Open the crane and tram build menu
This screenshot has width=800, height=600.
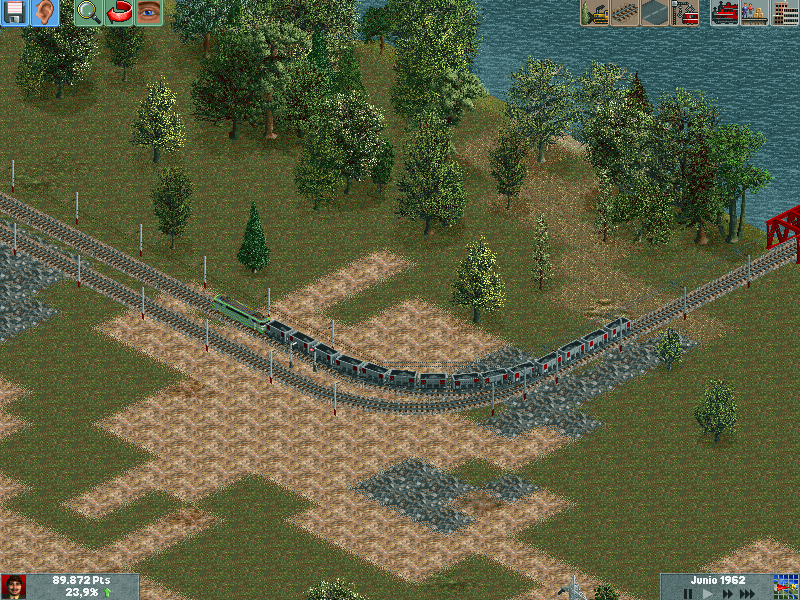[686, 13]
